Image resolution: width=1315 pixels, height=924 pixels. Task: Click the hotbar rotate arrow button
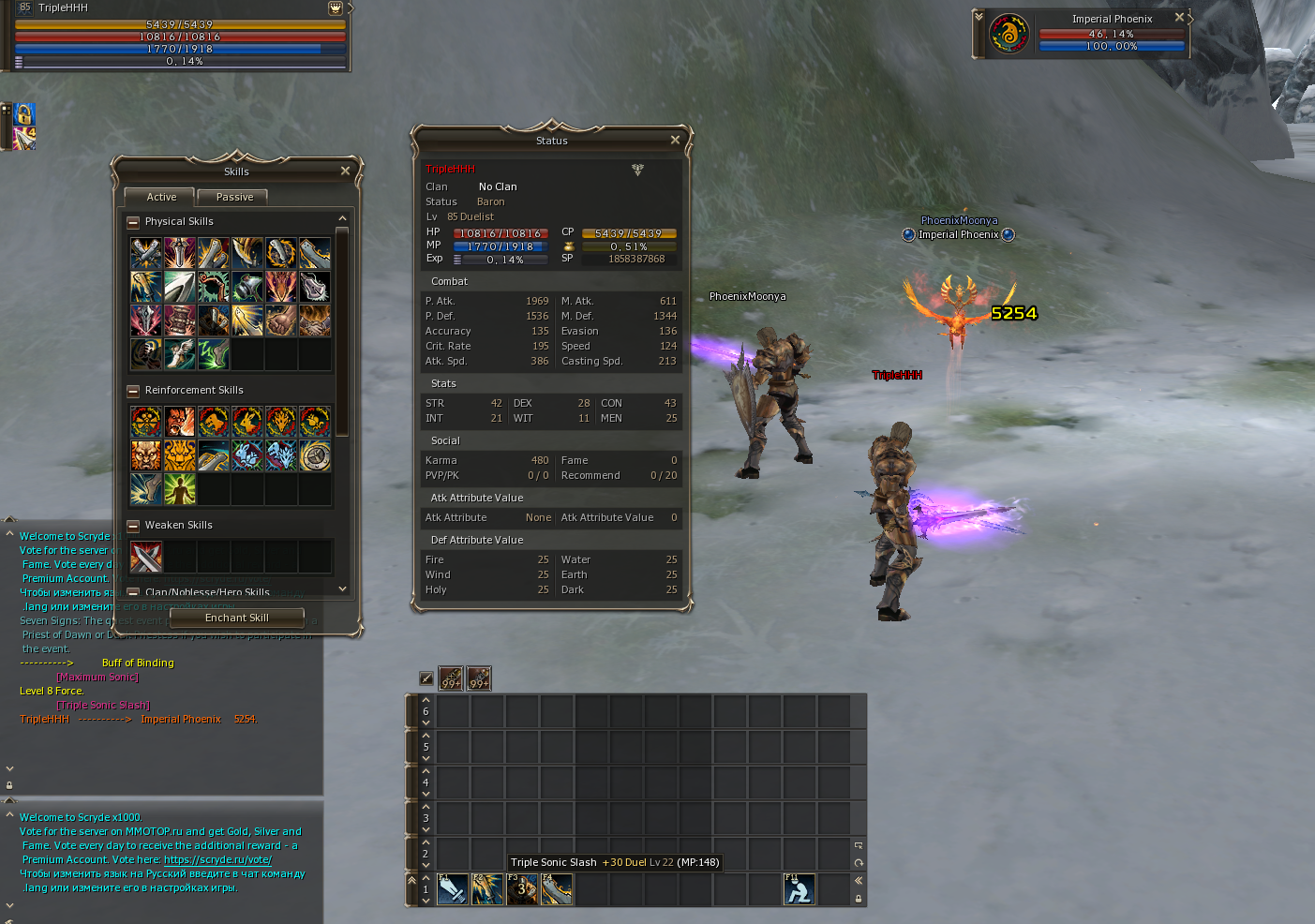tap(859, 863)
